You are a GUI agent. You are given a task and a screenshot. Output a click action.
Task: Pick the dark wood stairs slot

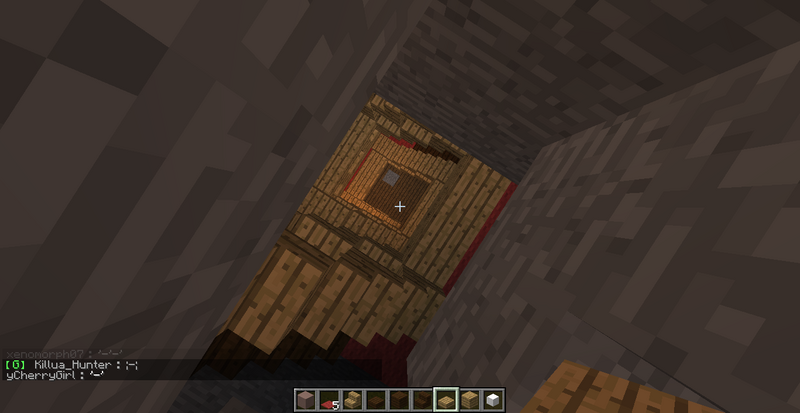click(422, 399)
